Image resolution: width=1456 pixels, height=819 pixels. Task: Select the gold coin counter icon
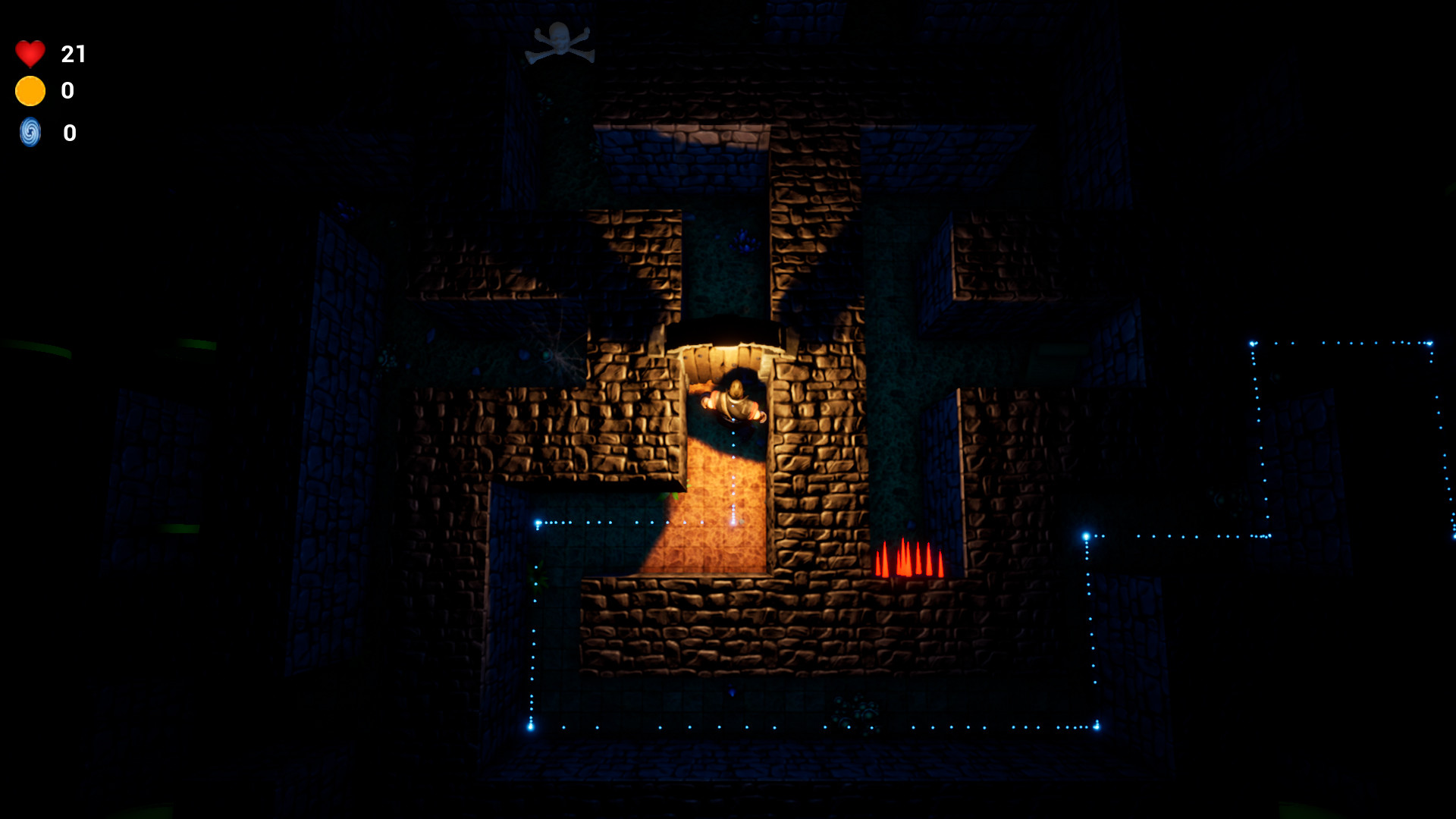click(x=29, y=91)
